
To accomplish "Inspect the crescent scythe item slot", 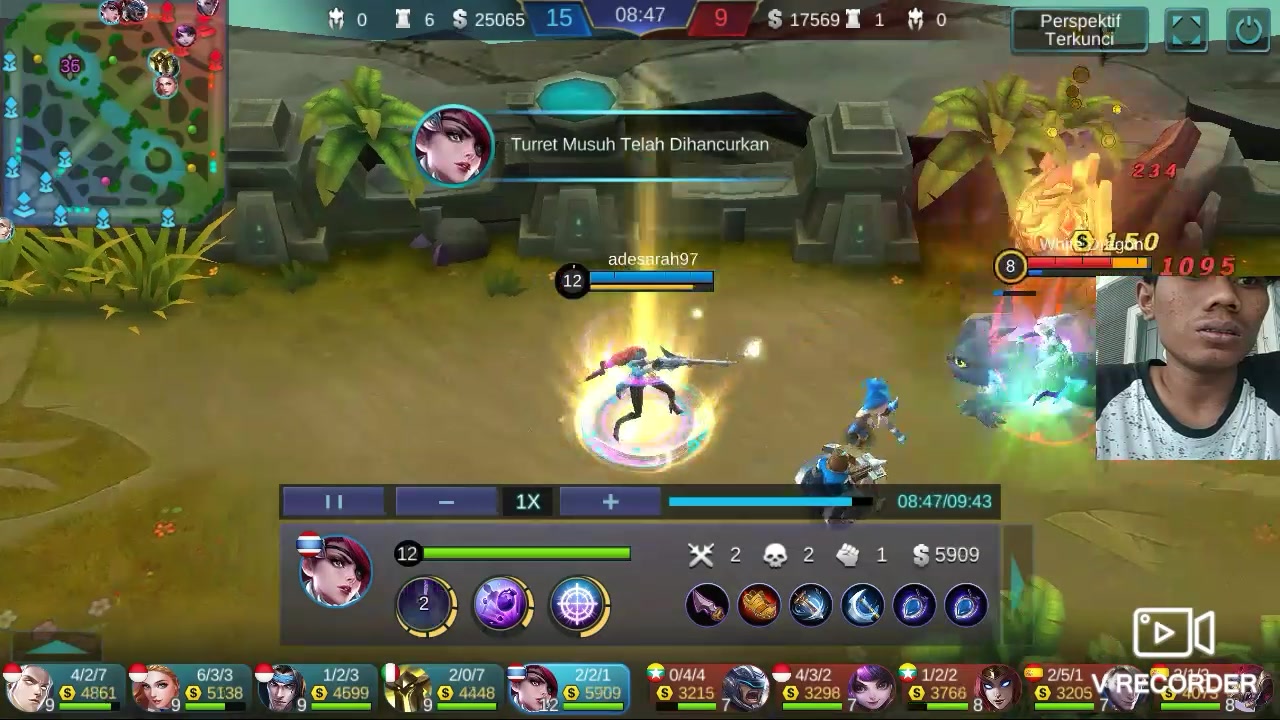I will [862, 605].
